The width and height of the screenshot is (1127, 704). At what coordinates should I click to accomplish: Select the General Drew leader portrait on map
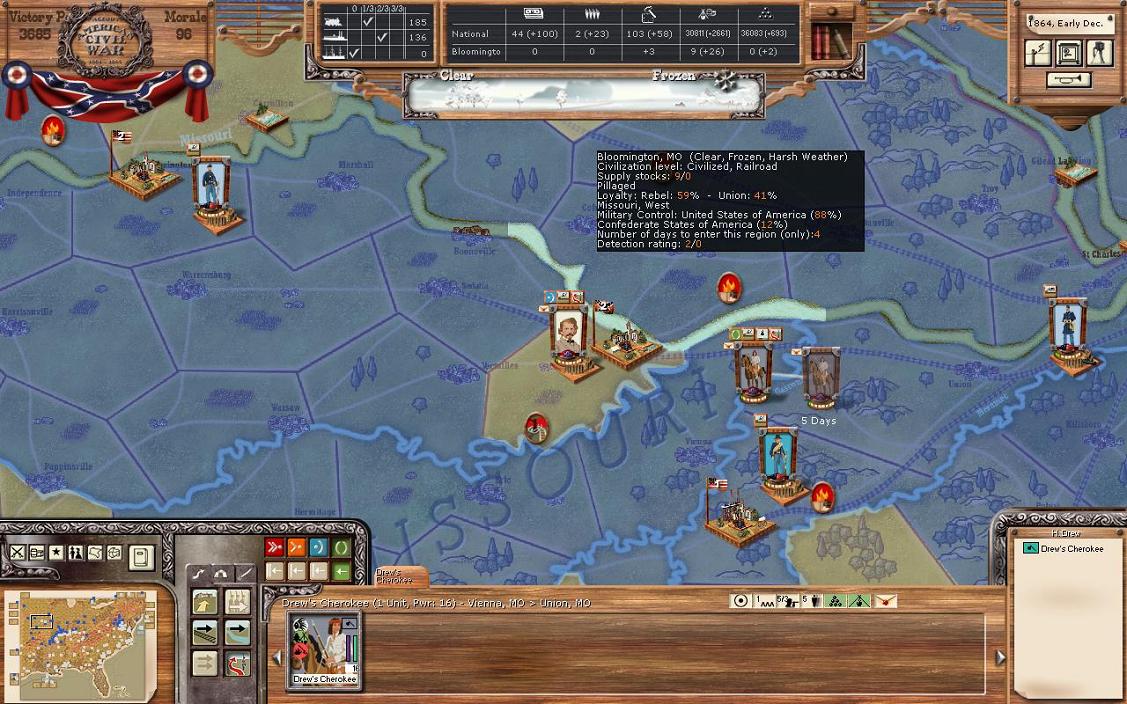point(752,372)
